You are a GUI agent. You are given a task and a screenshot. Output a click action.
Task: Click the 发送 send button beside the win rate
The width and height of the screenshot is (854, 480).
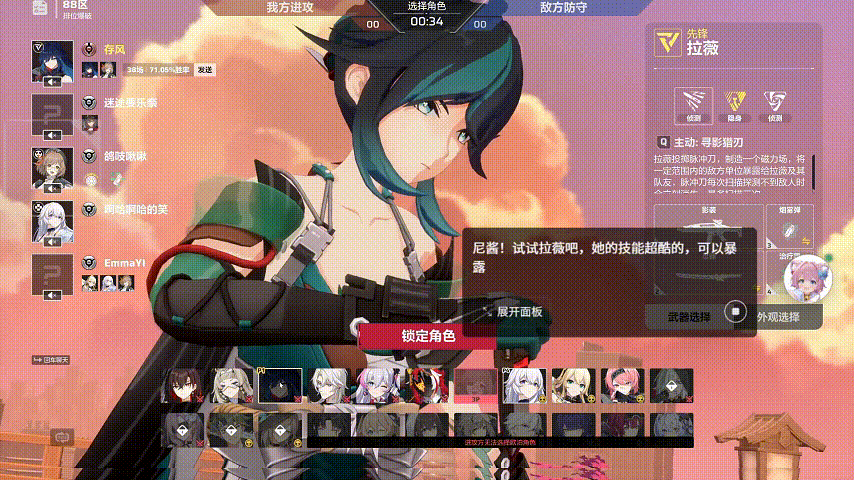click(205, 69)
